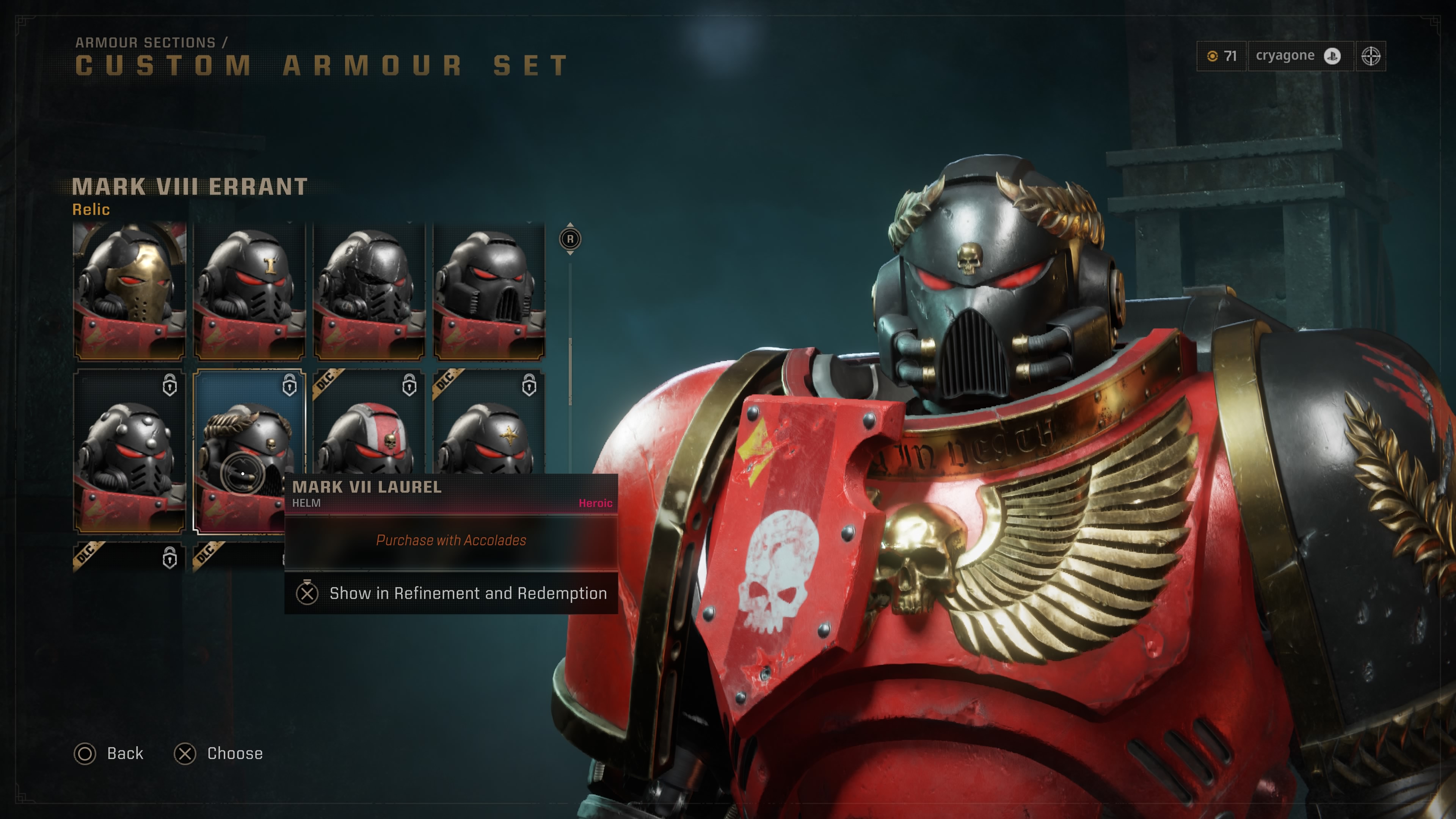Show in Refinement and Redemption
Image resolution: width=1456 pixels, height=819 pixels.
[x=451, y=593]
